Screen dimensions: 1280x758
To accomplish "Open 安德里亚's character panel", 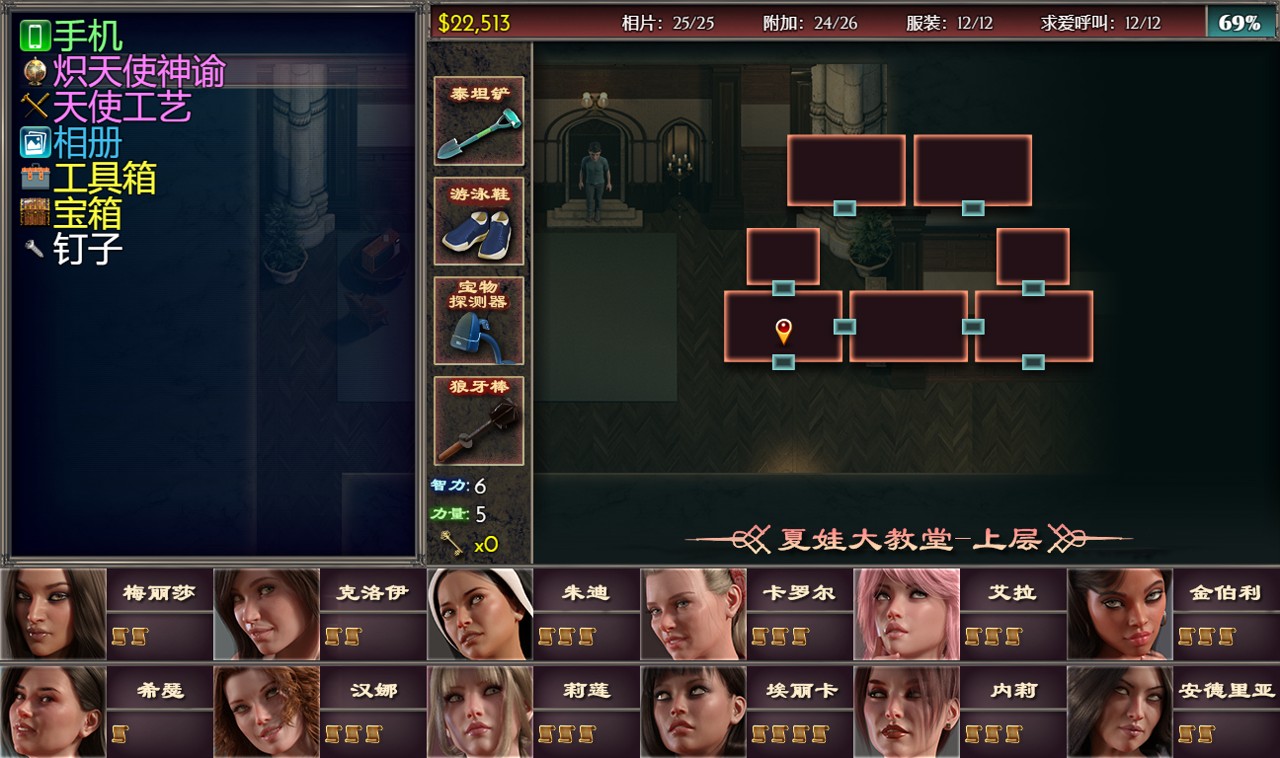I will 1120,711.
